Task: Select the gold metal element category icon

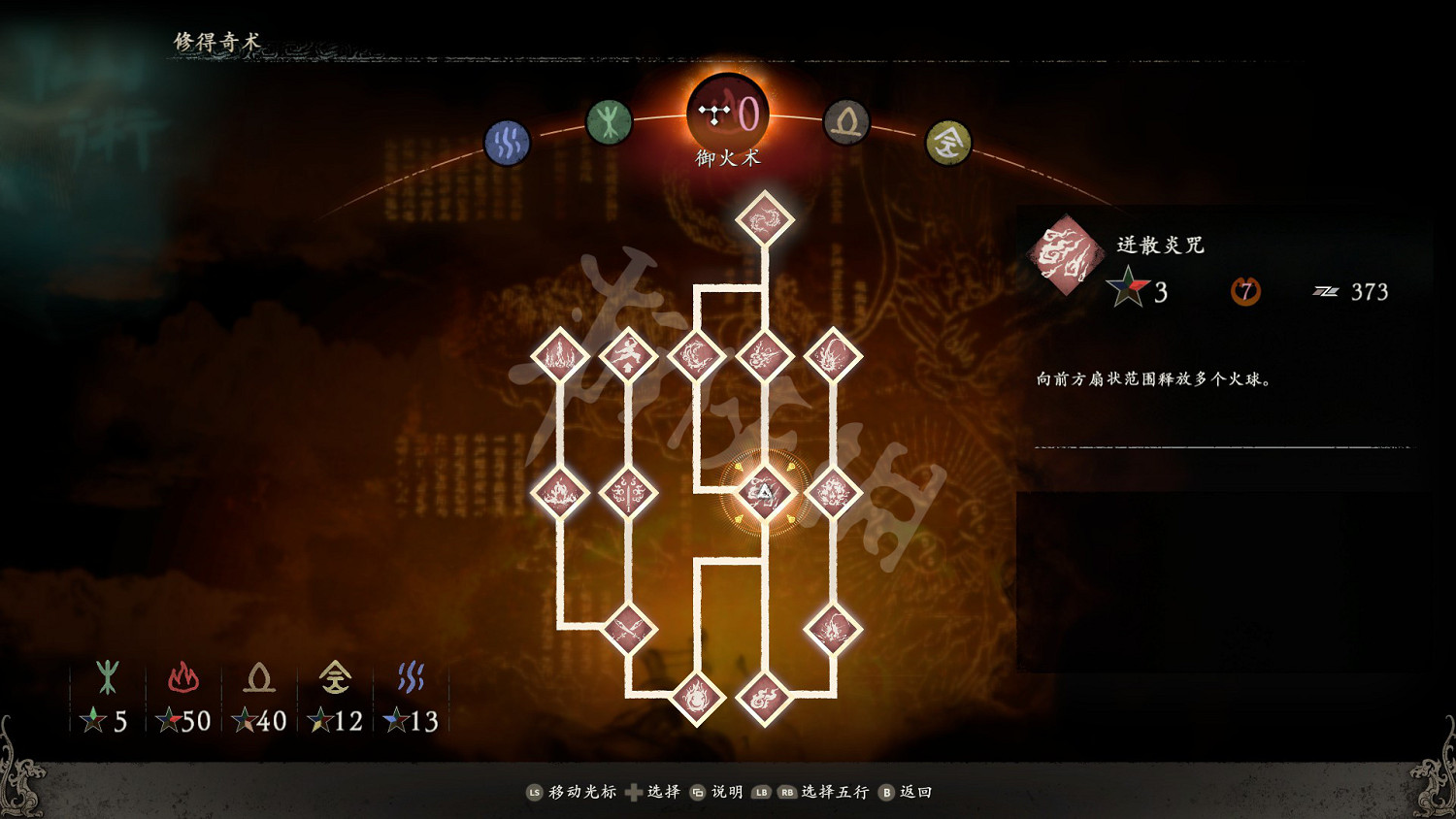Action: (x=948, y=142)
